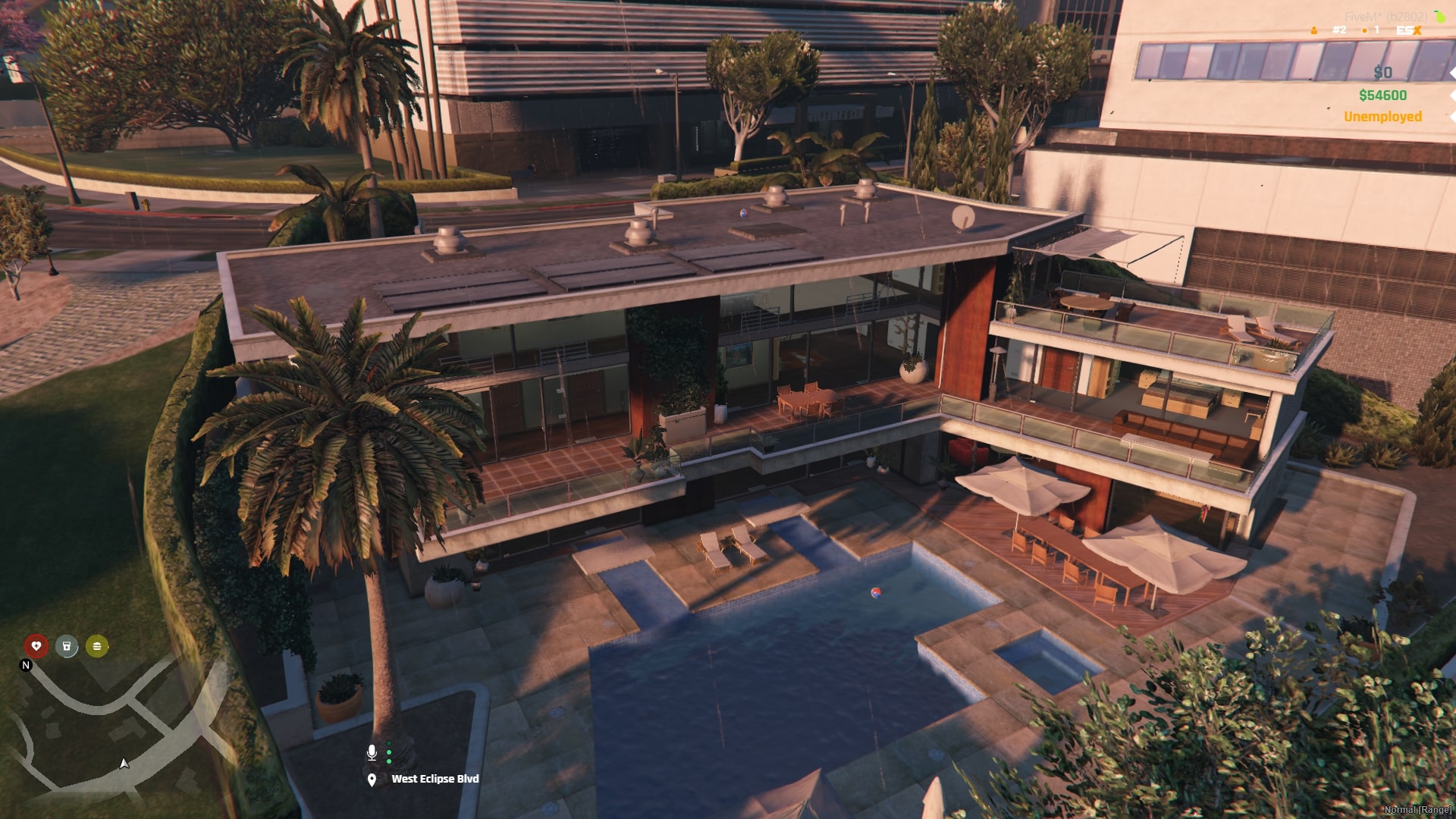Click the microphone voice icon
Viewport: 1456px width, 819px height.
(372, 753)
